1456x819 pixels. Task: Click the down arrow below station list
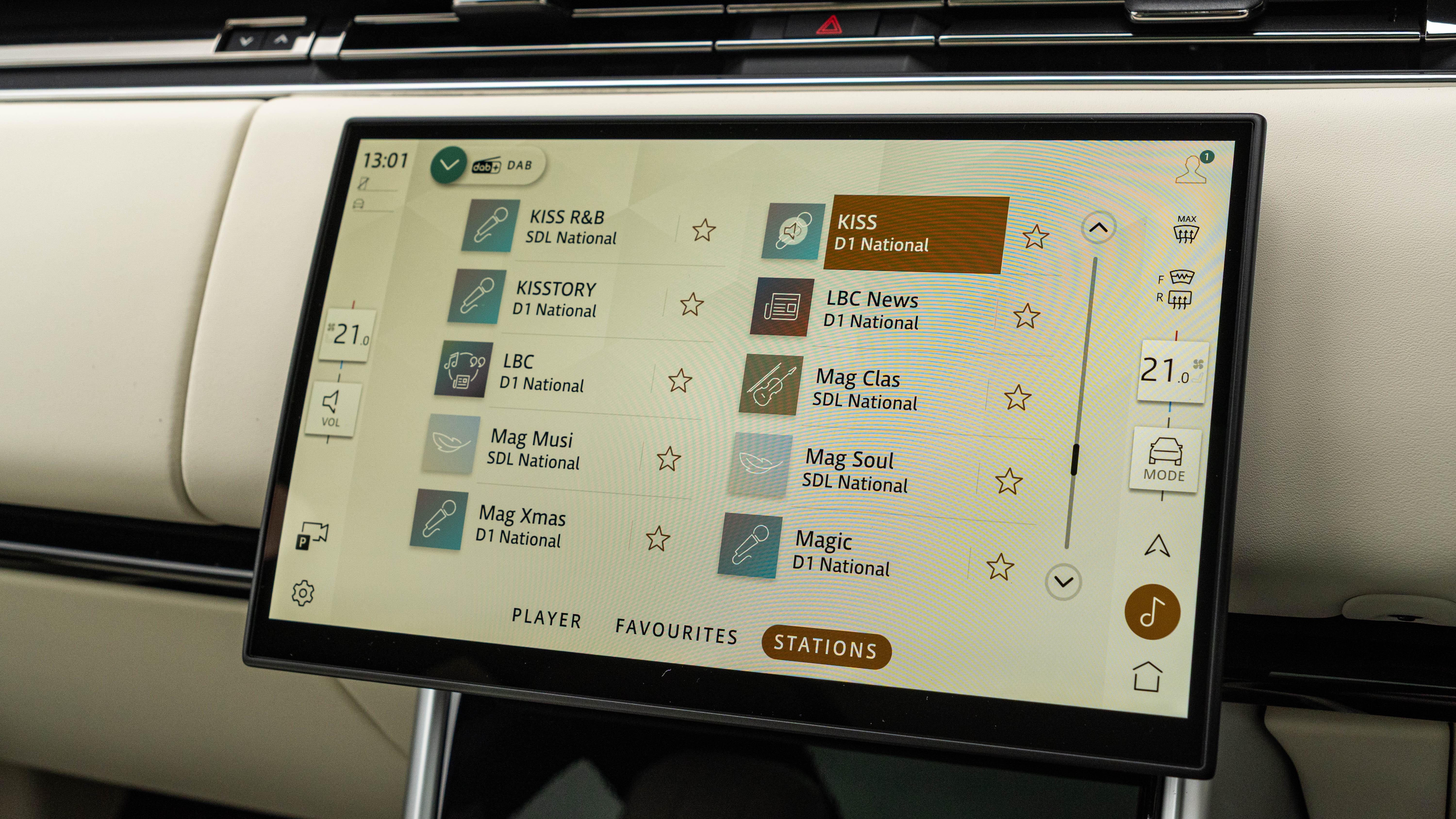[1063, 581]
